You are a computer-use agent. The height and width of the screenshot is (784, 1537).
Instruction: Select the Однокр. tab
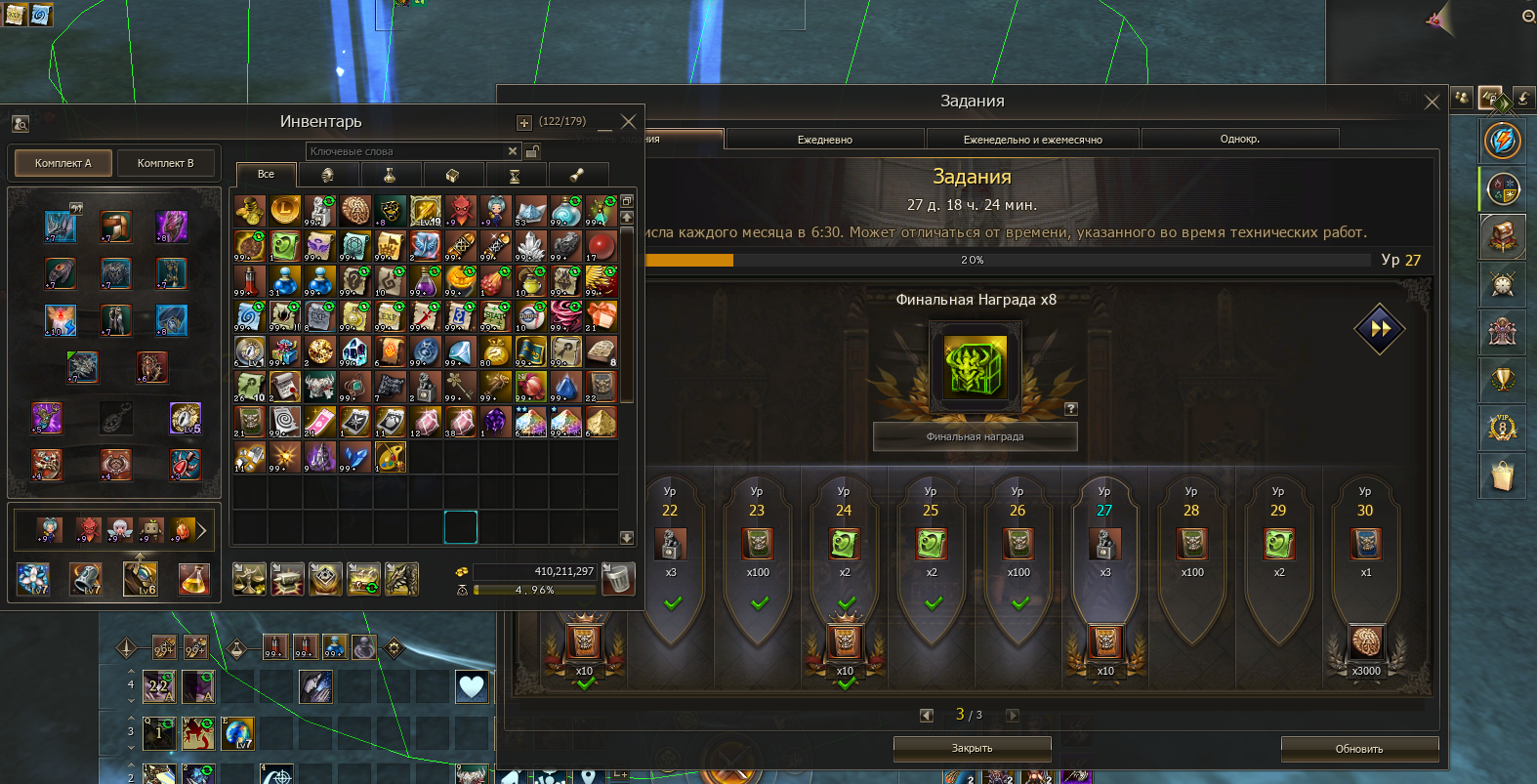1239,139
